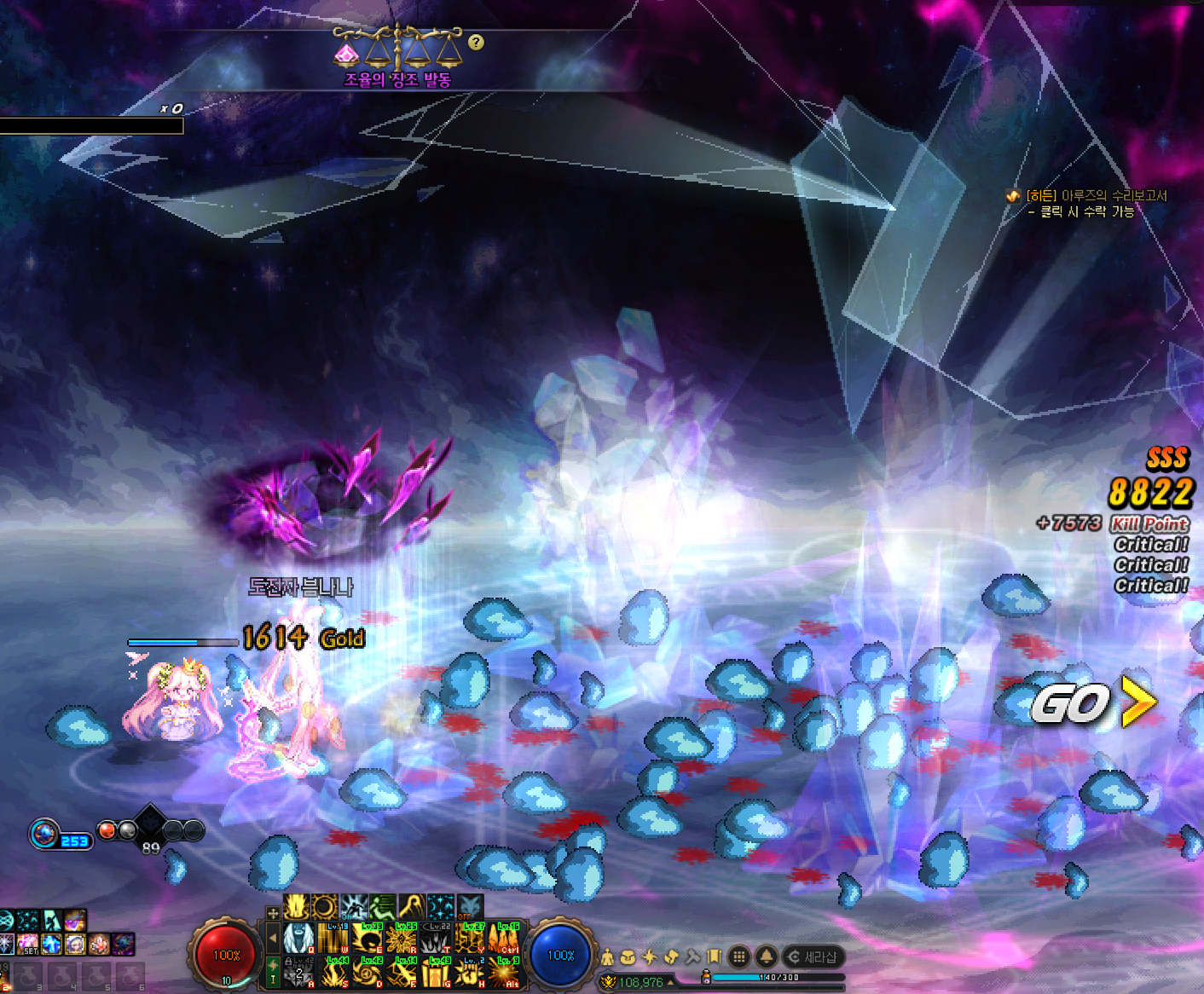
Task: Open the round grid menu button
Action: pos(739,956)
